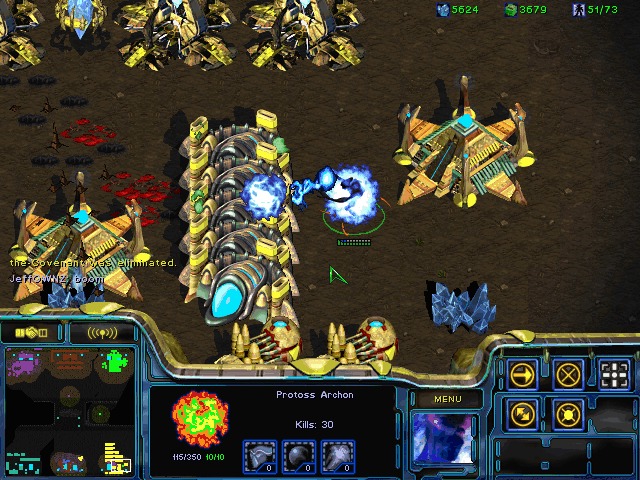Click the Archon wireframe status display
The image size is (640, 480).
tap(197, 419)
